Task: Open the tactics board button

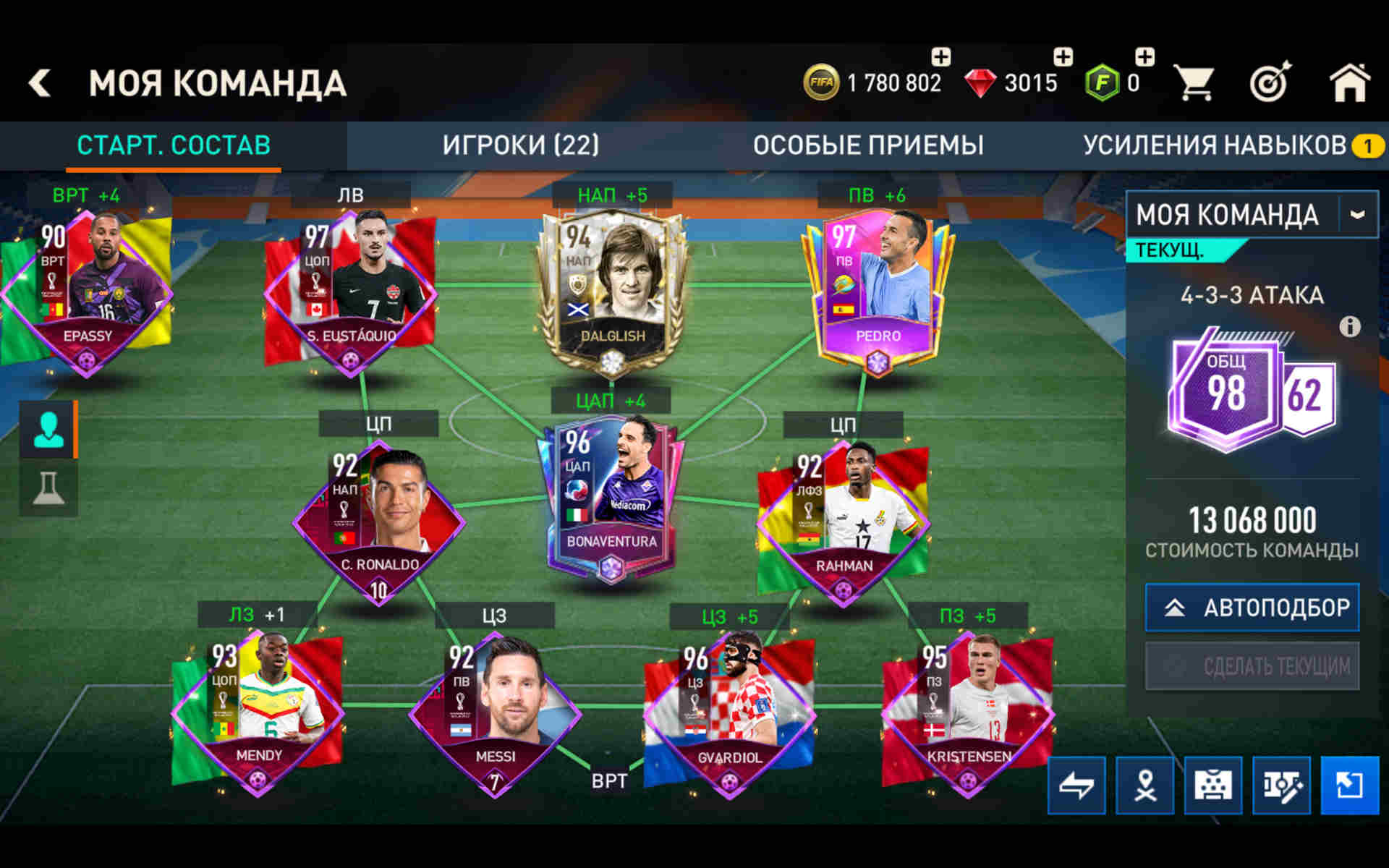Action: [1212, 785]
